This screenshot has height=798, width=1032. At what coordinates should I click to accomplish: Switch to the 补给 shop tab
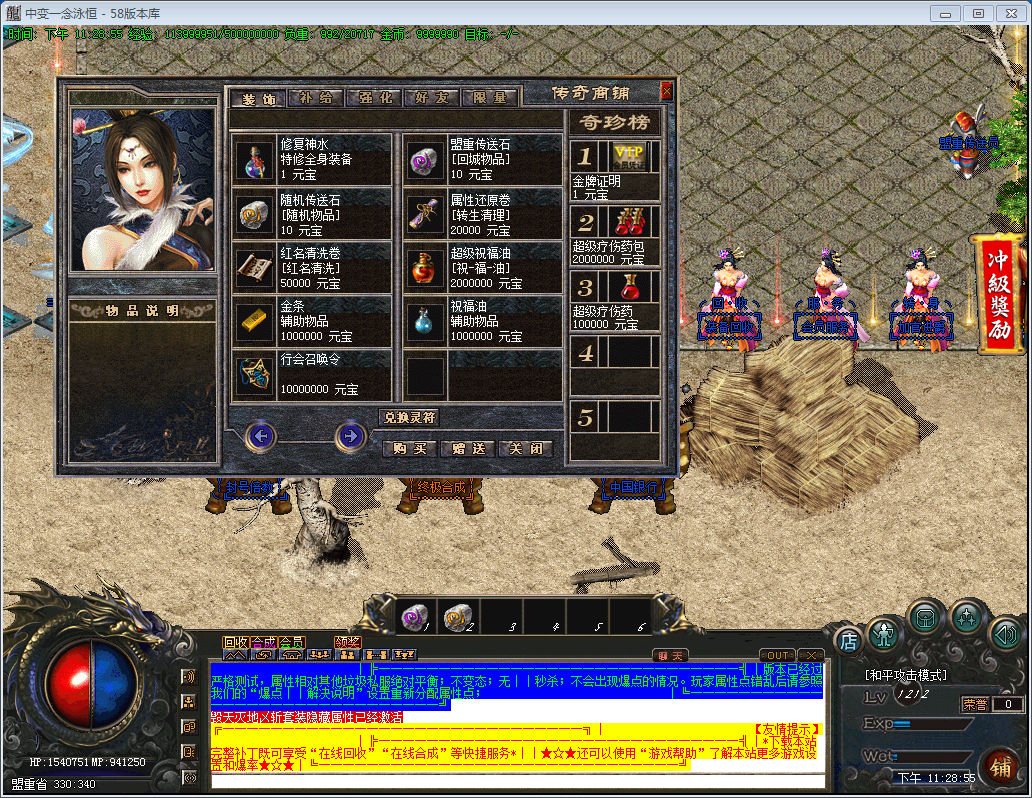click(x=316, y=98)
